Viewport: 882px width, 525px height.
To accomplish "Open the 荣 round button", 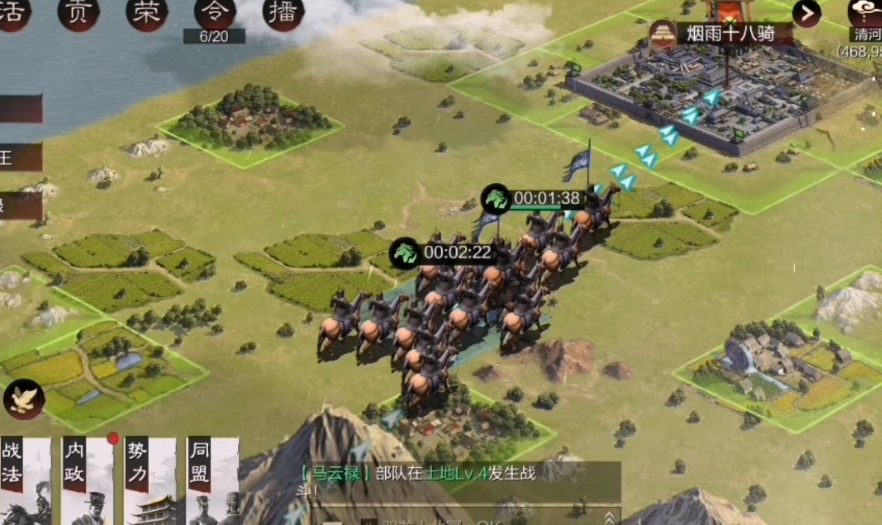I will pos(147,12).
